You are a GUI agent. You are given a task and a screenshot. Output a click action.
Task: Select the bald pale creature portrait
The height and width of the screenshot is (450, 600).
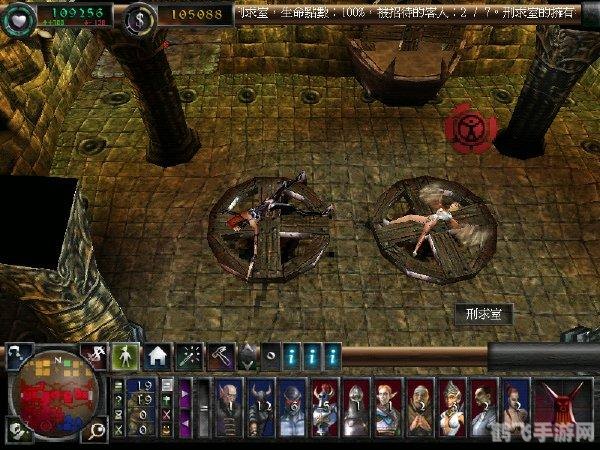click(228, 403)
